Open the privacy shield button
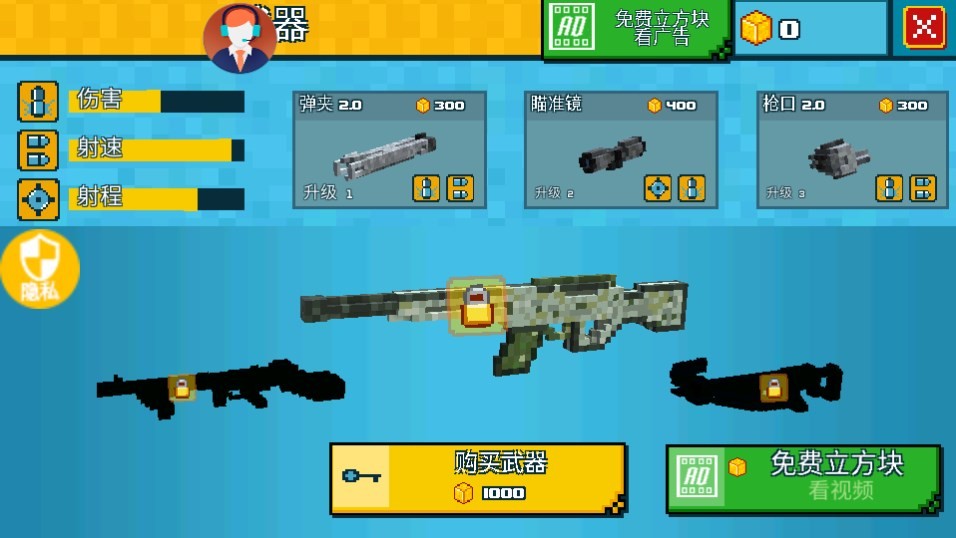The image size is (956, 538). pos(39,267)
